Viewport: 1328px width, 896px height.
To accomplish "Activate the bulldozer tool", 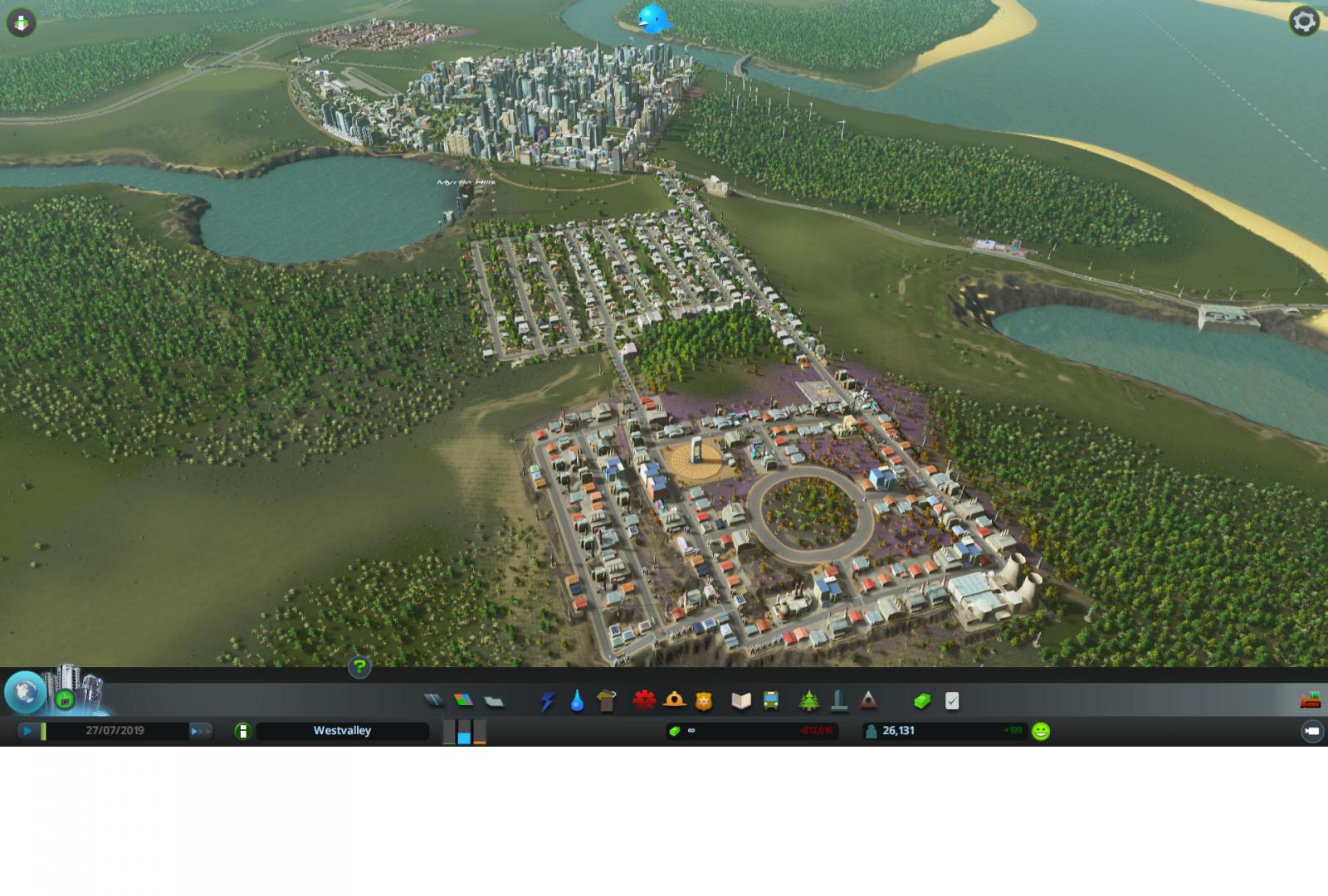I will point(1310,700).
